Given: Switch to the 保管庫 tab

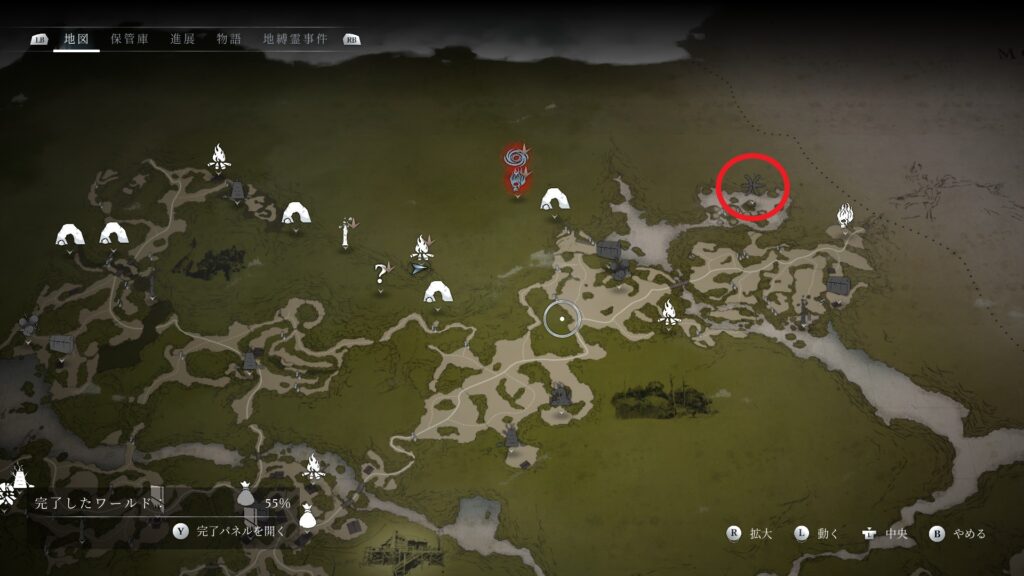Looking at the screenshot, I should [x=129, y=39].
